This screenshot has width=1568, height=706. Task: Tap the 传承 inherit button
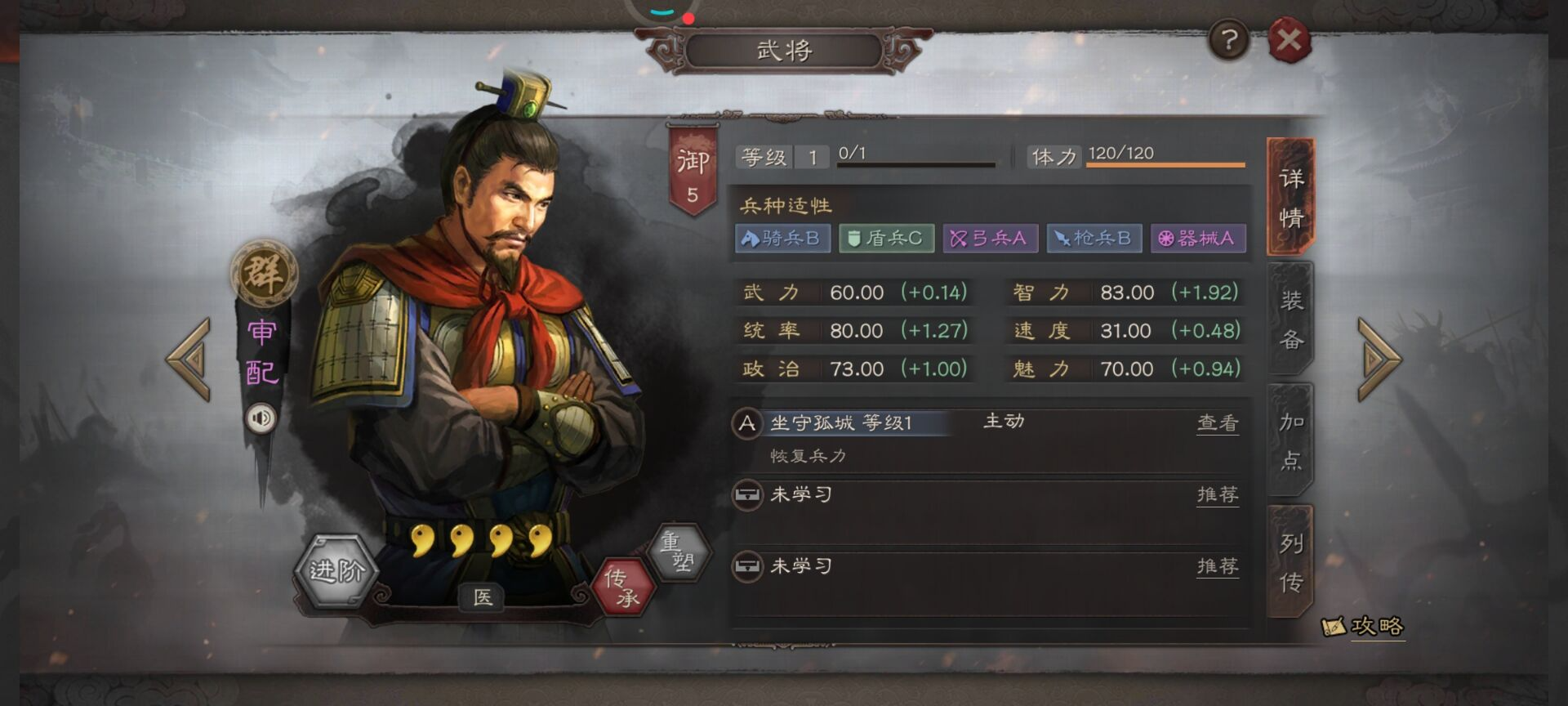(622, 587)
